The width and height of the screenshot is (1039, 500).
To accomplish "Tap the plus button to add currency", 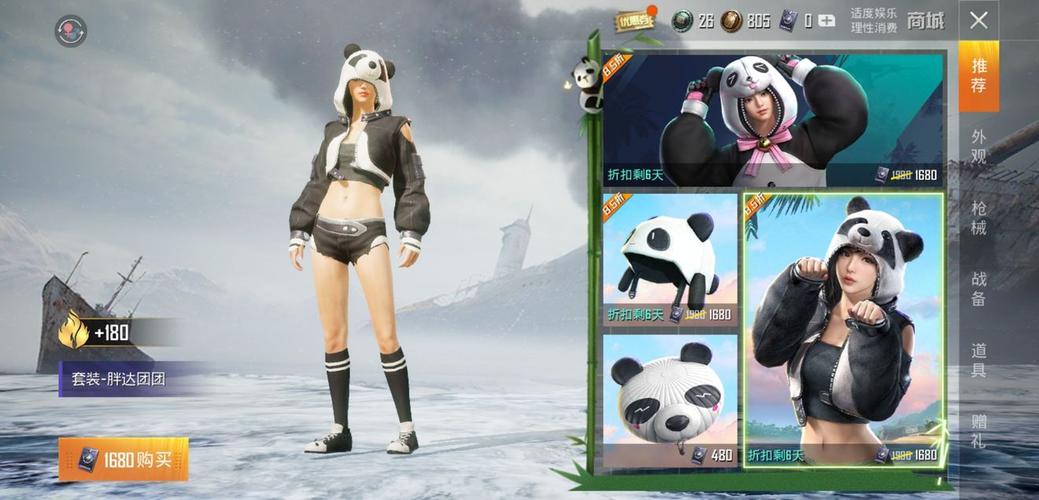I will pos(825,20).
